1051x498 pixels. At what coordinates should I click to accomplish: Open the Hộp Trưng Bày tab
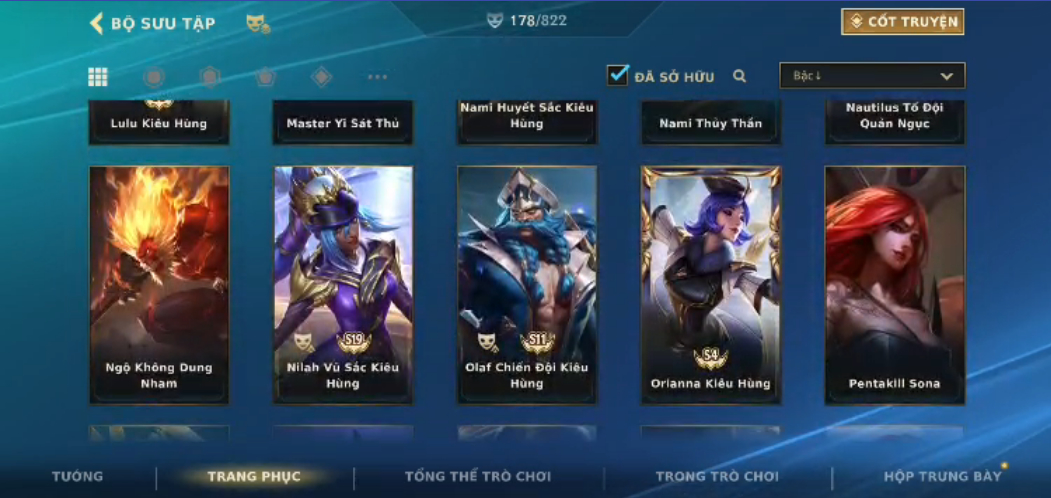coord(942,477)
